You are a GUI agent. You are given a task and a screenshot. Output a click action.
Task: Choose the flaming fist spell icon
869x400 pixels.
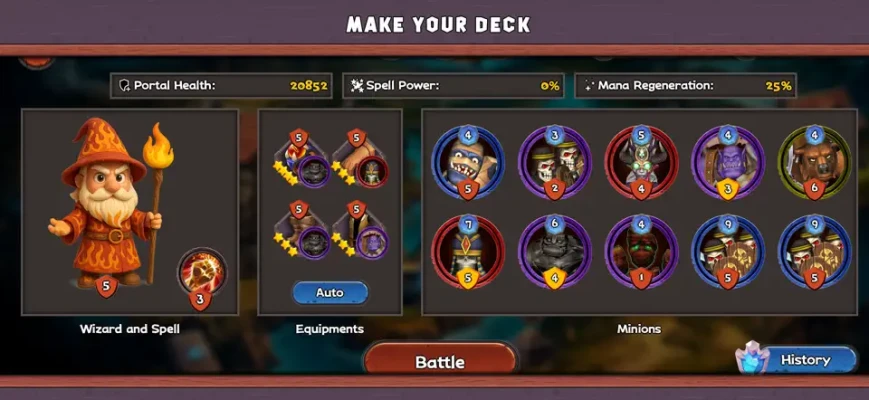[x=202, y=273]
